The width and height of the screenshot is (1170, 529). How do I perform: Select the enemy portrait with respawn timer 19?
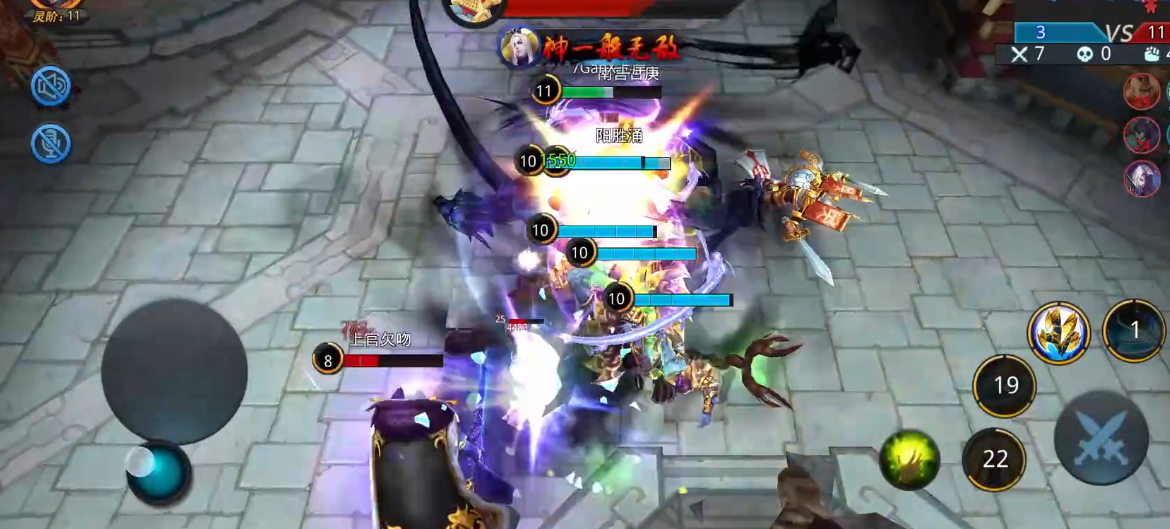point(1141,91)
